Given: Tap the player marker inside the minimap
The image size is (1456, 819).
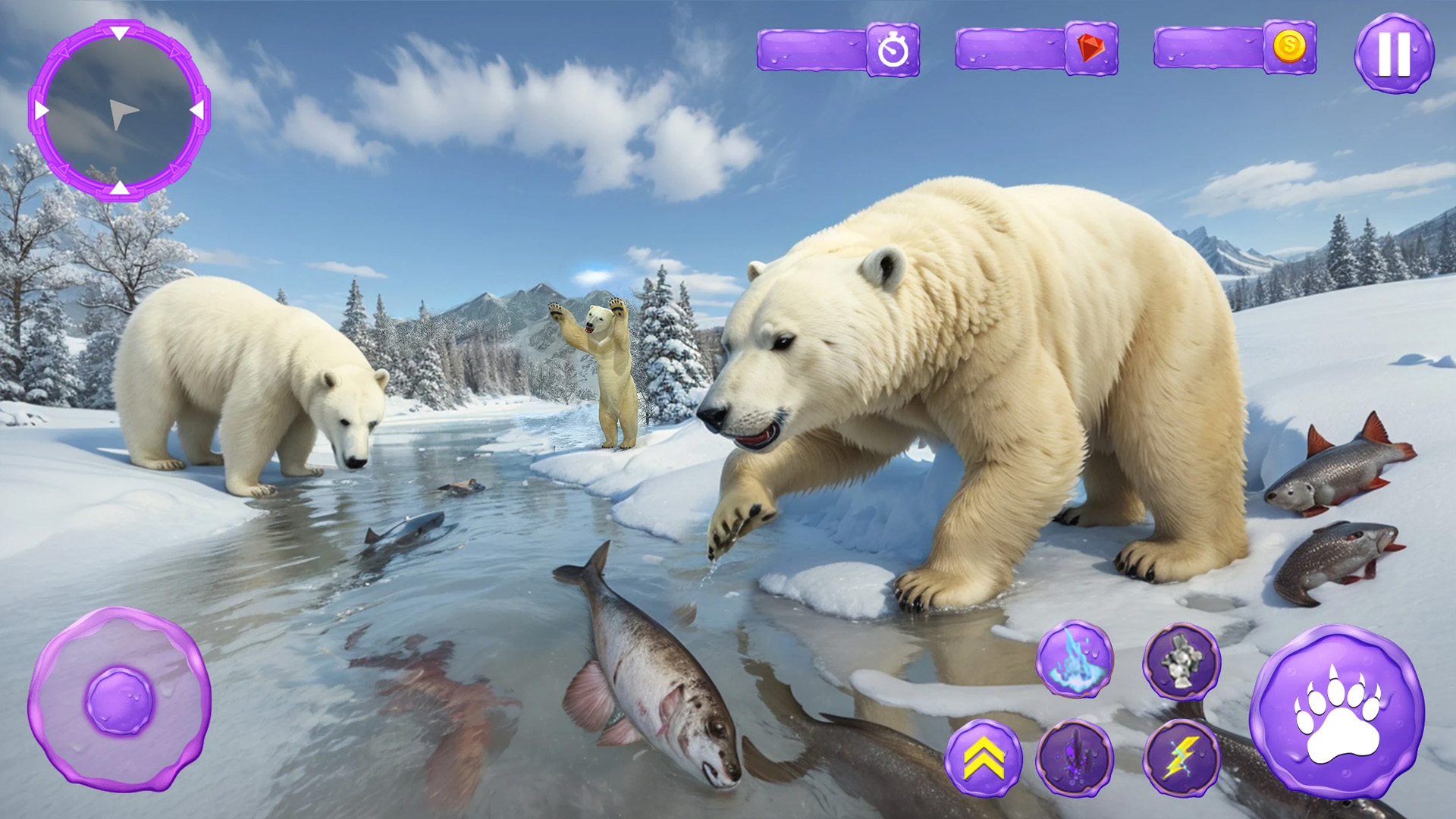Looking at the screenshot, I should [125, 114].
